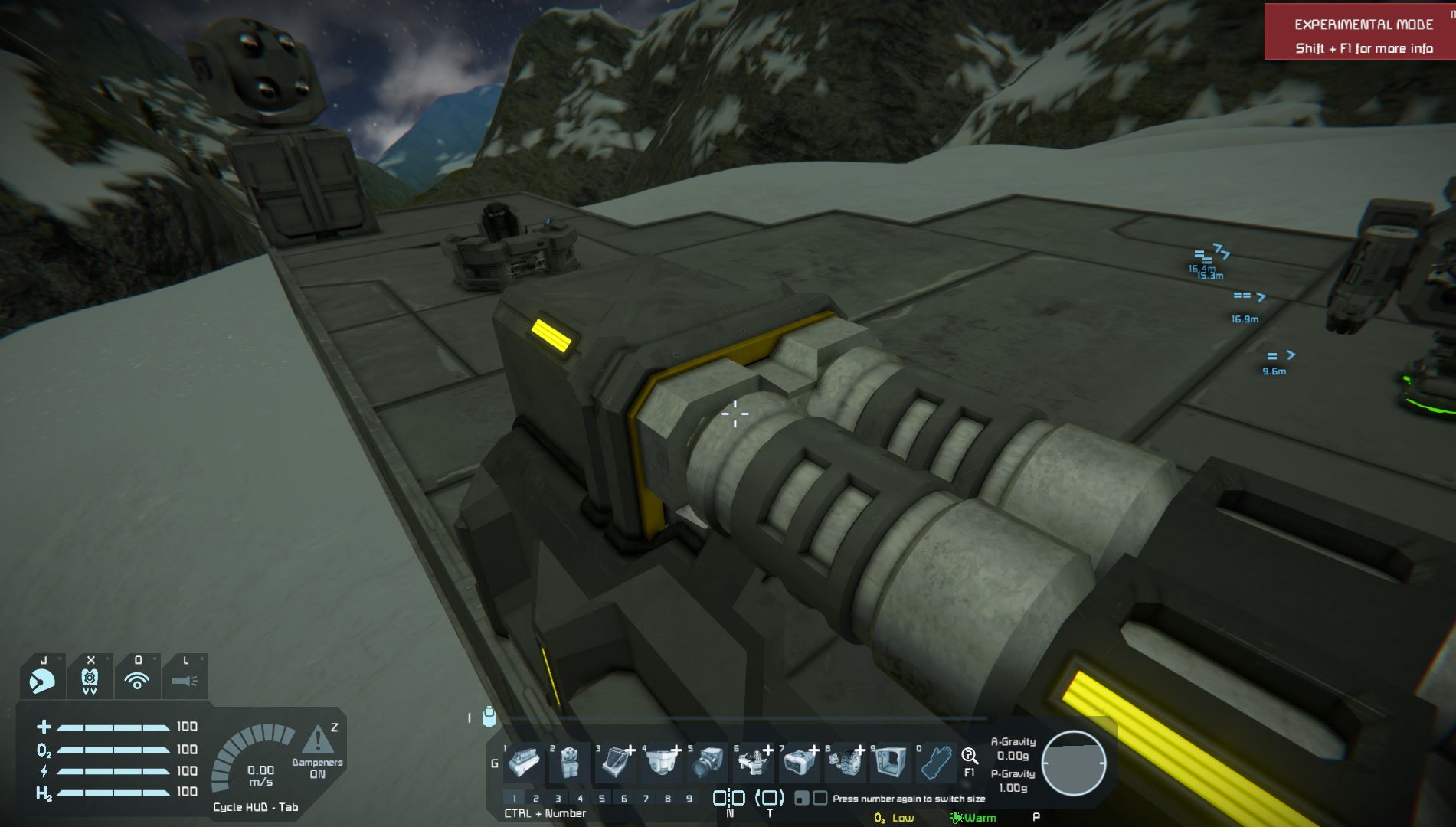Screen dimensions: 1456x827
Task: Click the artificial horizon gravity dial
Action: click(1074, 763)
